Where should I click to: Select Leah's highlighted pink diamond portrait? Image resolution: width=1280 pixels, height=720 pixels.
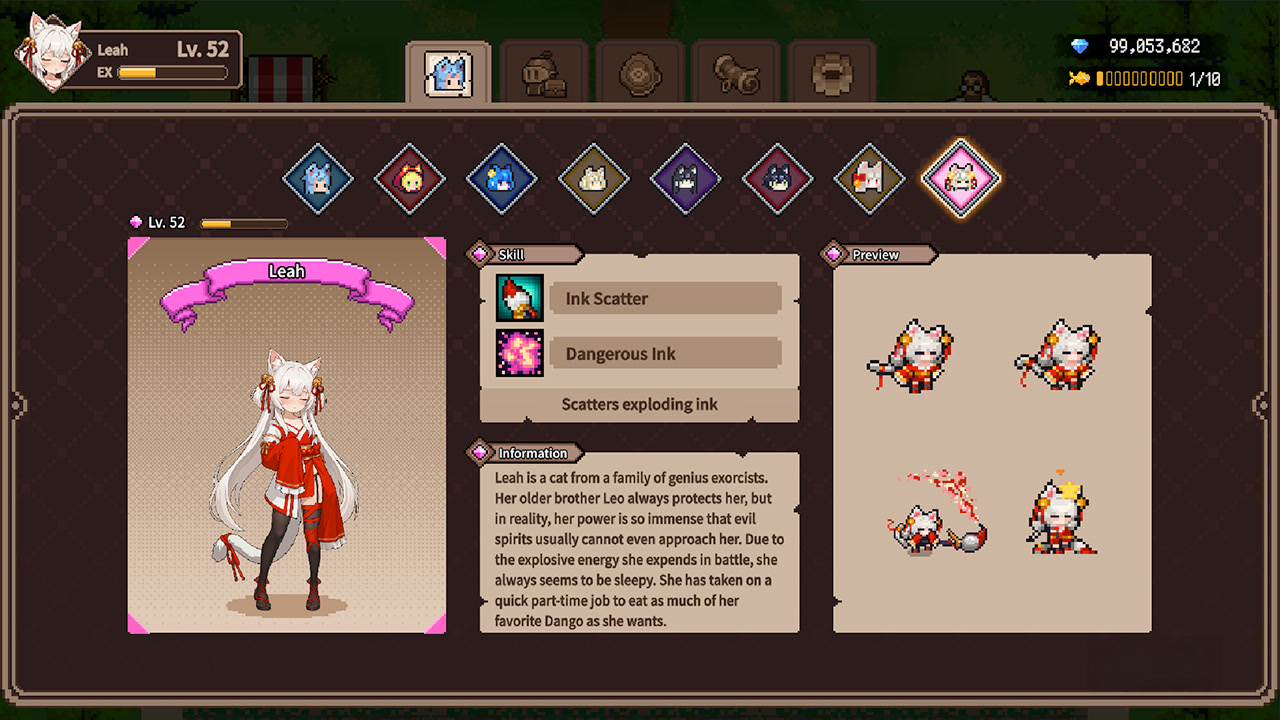coord(961,179)
